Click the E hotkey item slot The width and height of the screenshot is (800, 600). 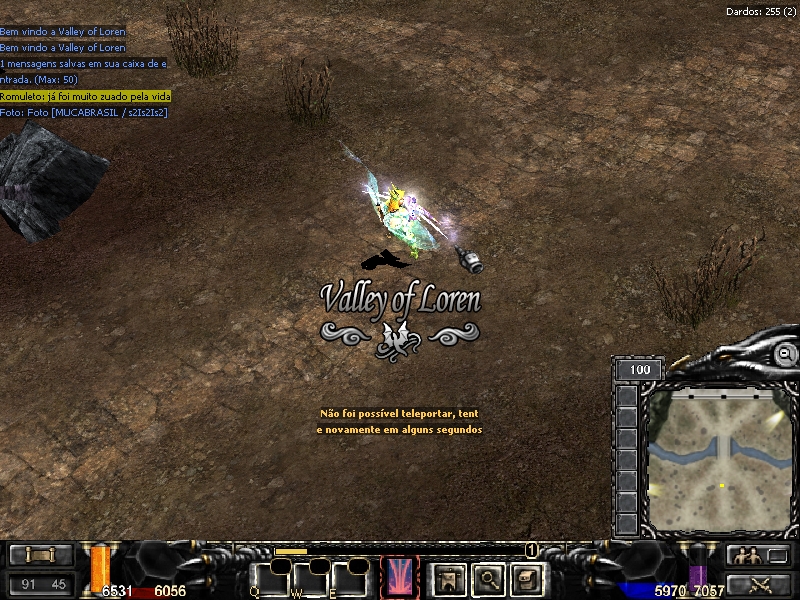[350, 578]
